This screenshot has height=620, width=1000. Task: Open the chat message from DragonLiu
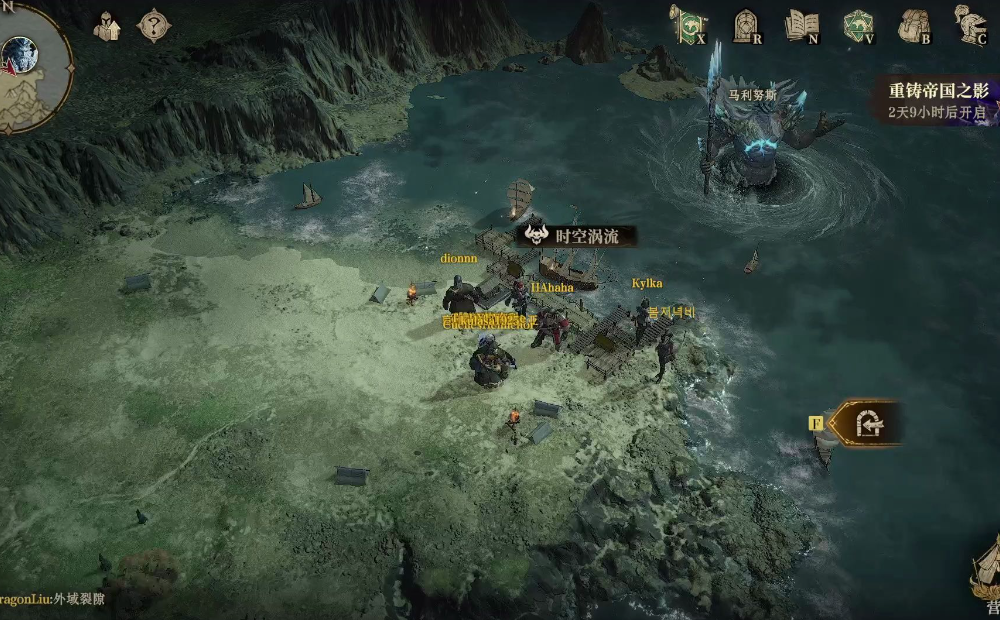tap(52, 600)
